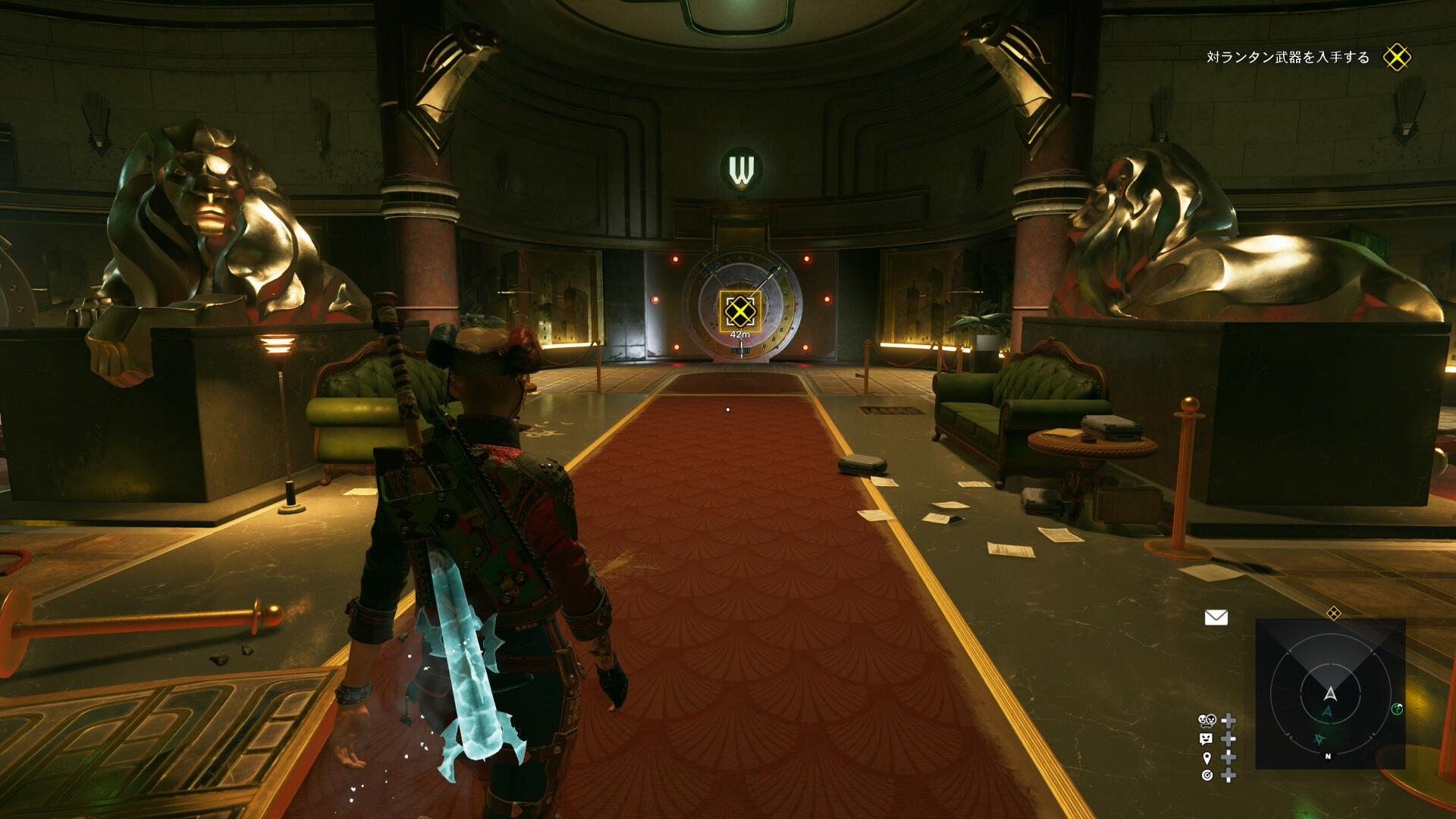Open the white envelope mail notification
The height and width of the screenshot is (819, 1456).
(1216, 617)
